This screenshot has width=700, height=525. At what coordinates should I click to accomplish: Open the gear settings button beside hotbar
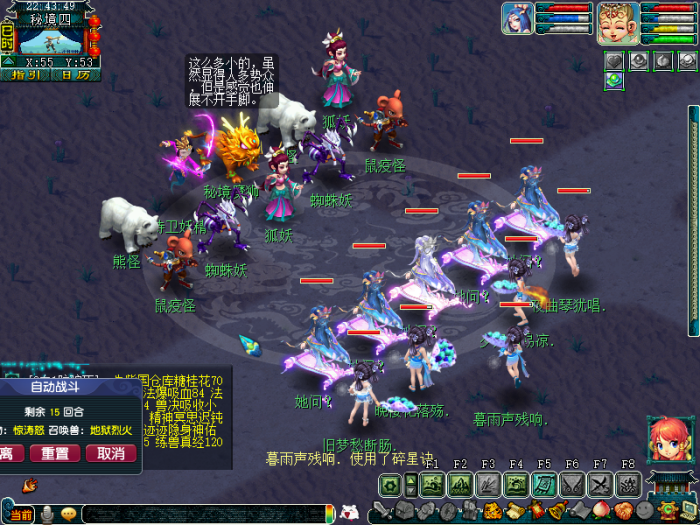(390, 485)
